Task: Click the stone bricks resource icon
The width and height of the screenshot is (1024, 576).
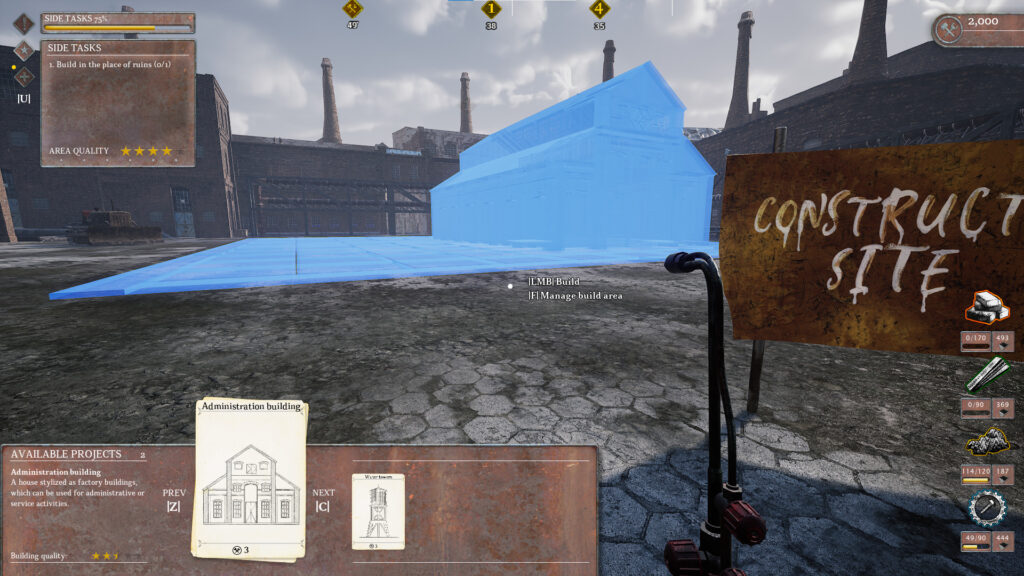Action: (986, 308)
